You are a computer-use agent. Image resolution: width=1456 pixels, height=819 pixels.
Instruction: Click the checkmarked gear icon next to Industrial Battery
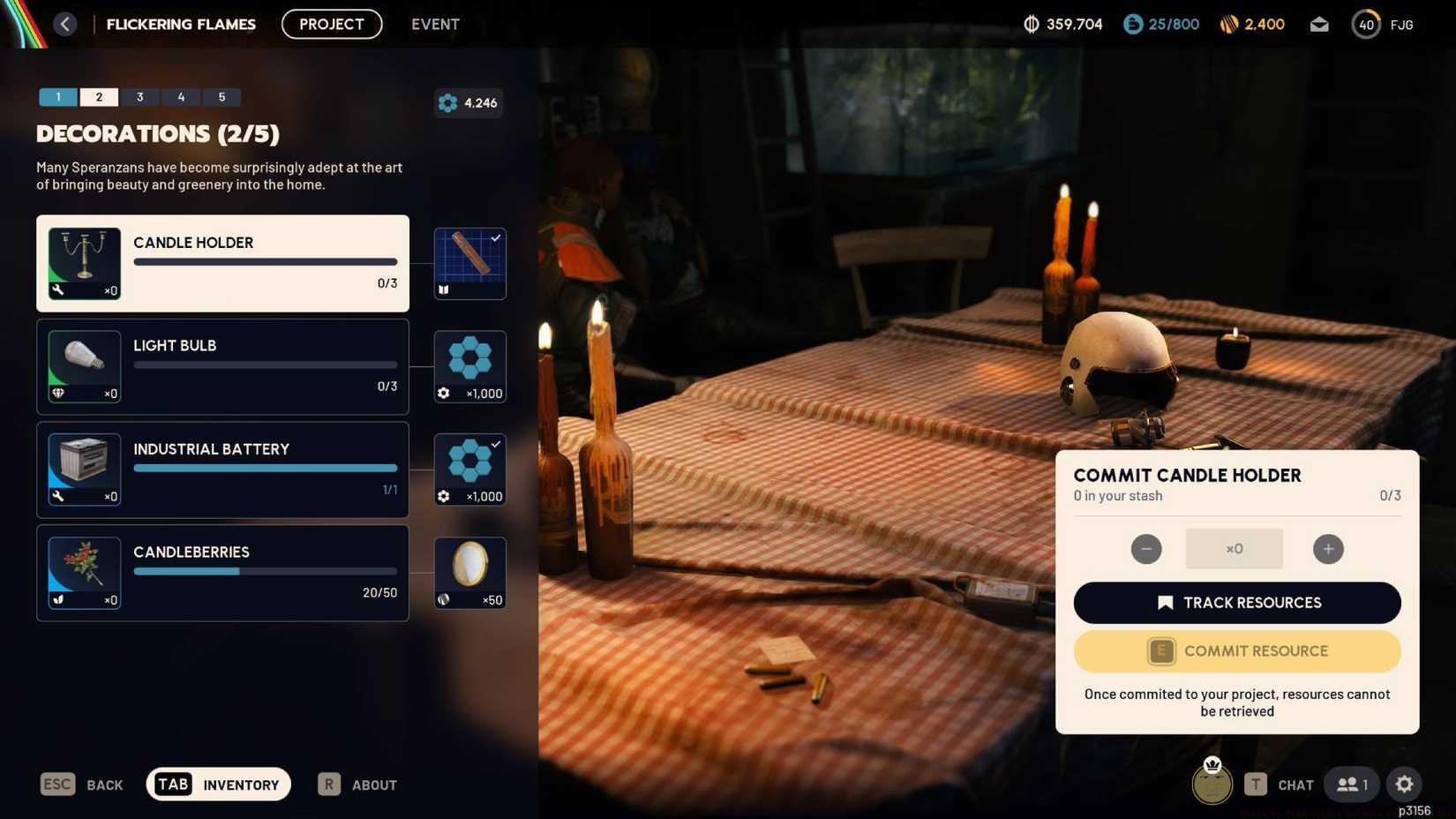[469, 468]
